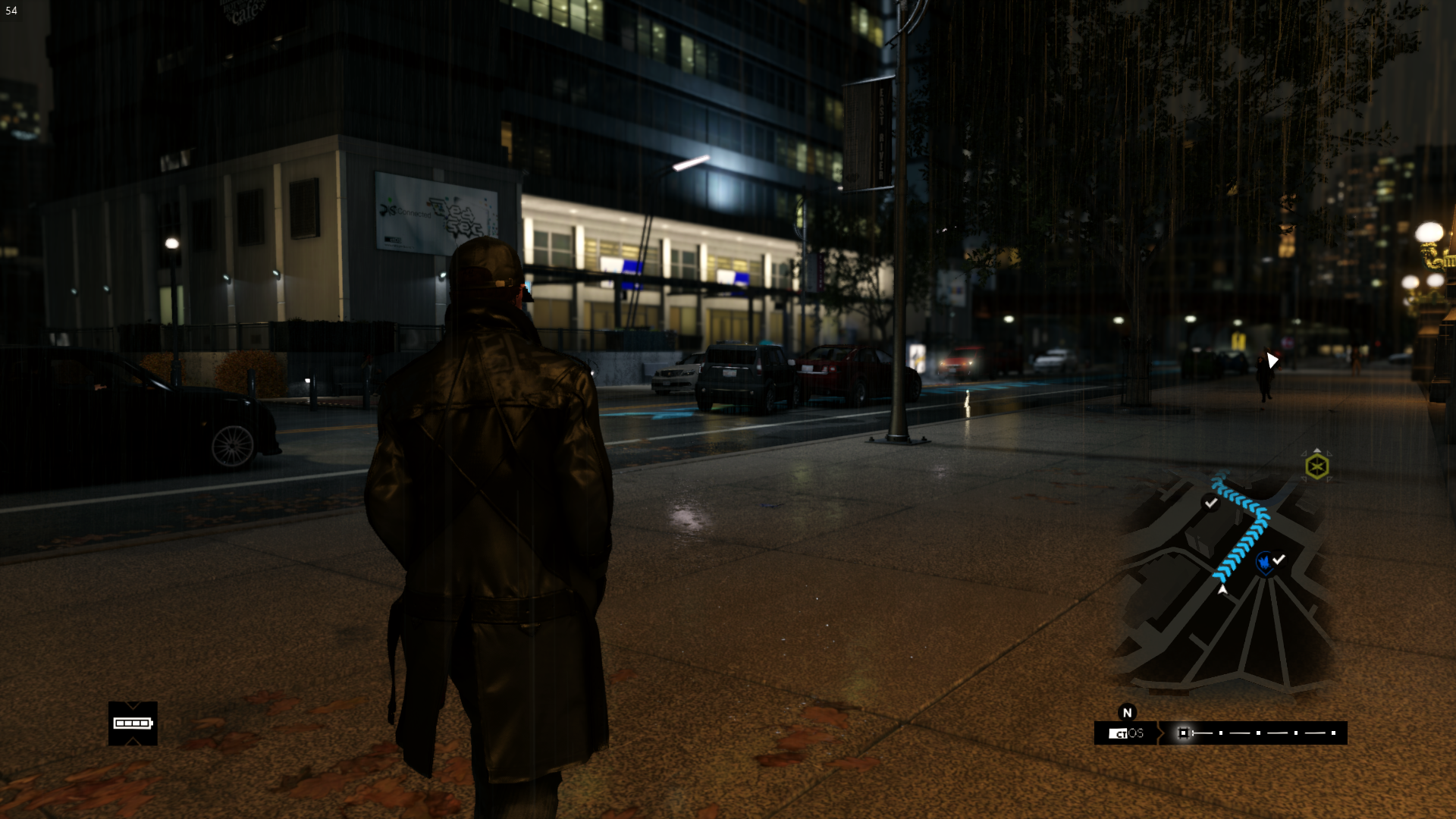Select the yellow hexagon marker on the minimap
This screenshot has height=819, width=1456.
tap(1317, 466)
